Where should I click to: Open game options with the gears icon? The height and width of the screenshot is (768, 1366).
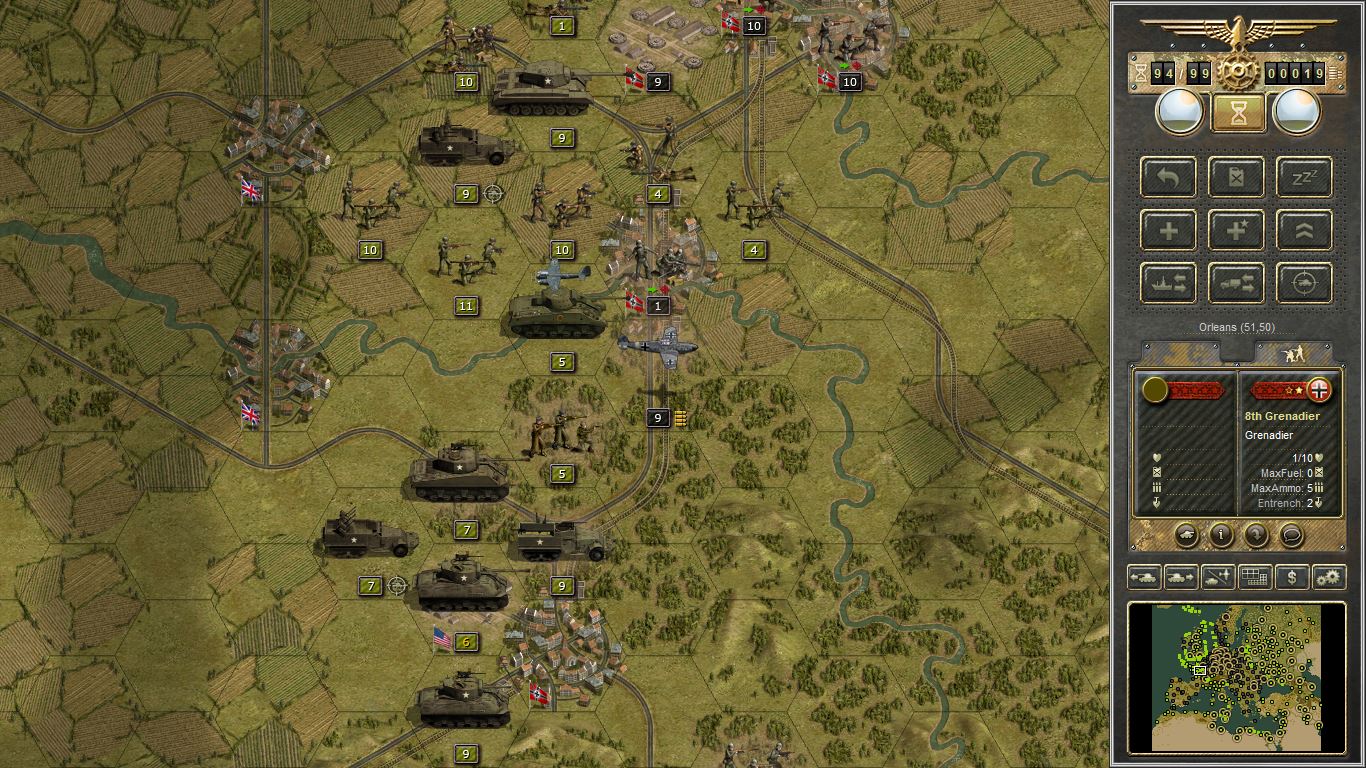(1330, 577)
